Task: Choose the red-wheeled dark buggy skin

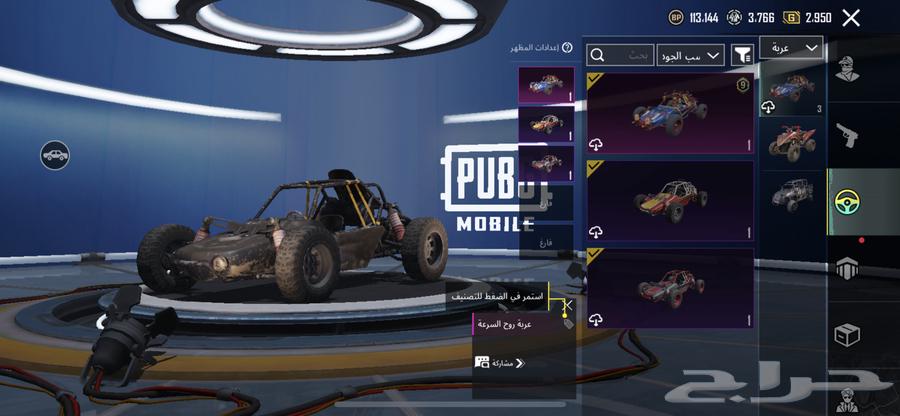Action: pyautogui.click(x=670, y=287)
